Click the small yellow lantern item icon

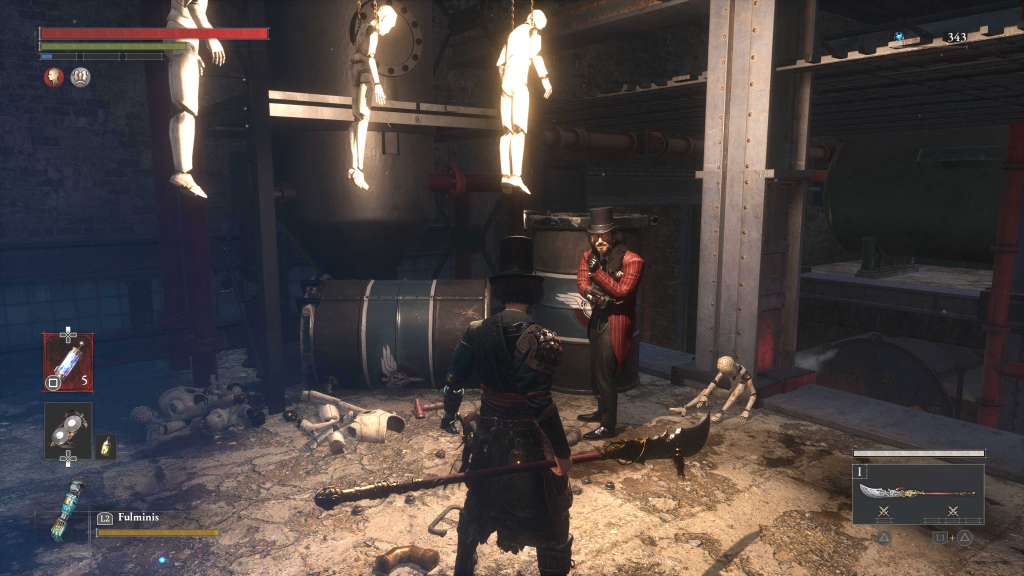click(106, 445)
